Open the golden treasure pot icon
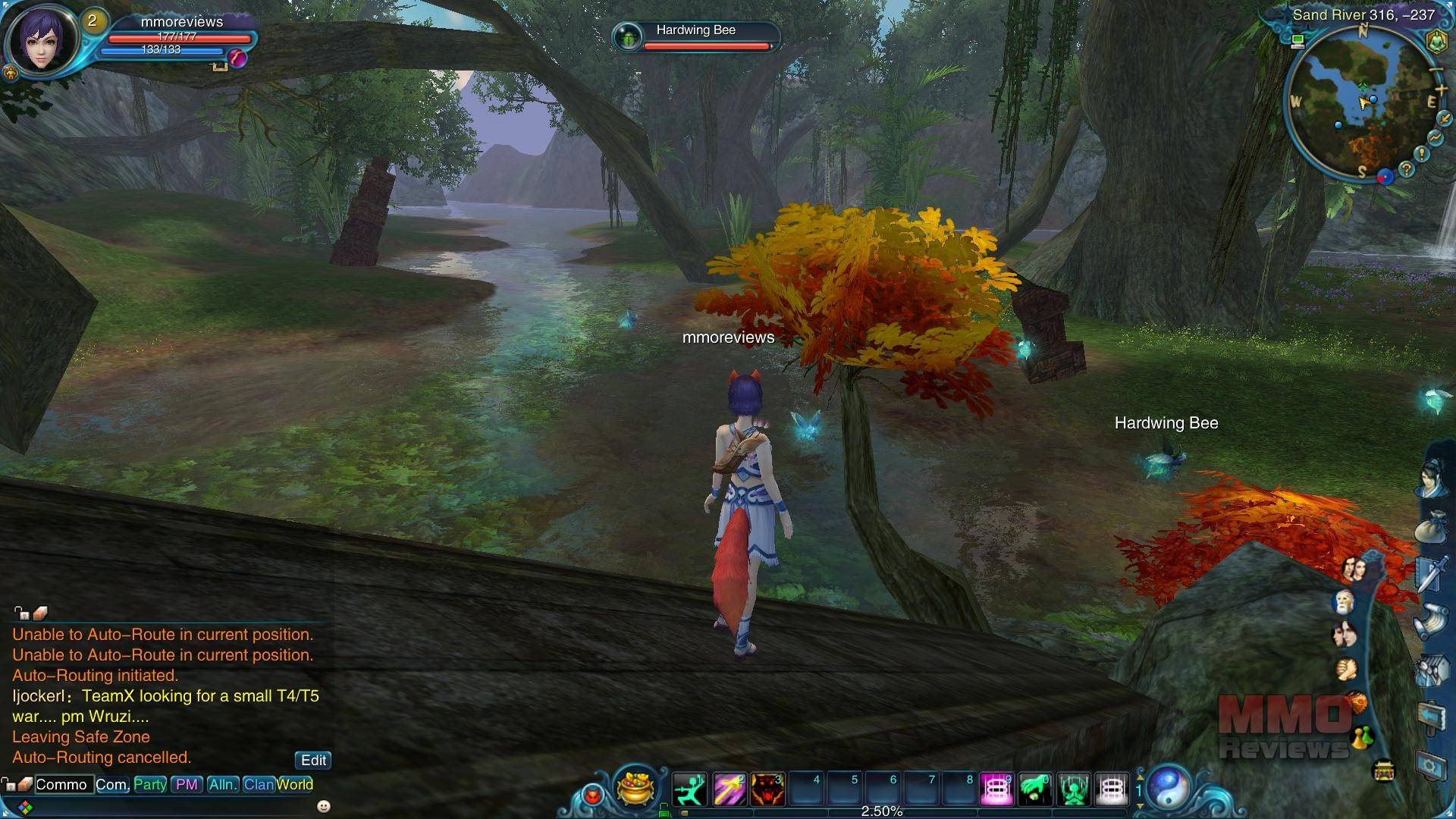Screen dimensions: 1456x819 [635, 786]
